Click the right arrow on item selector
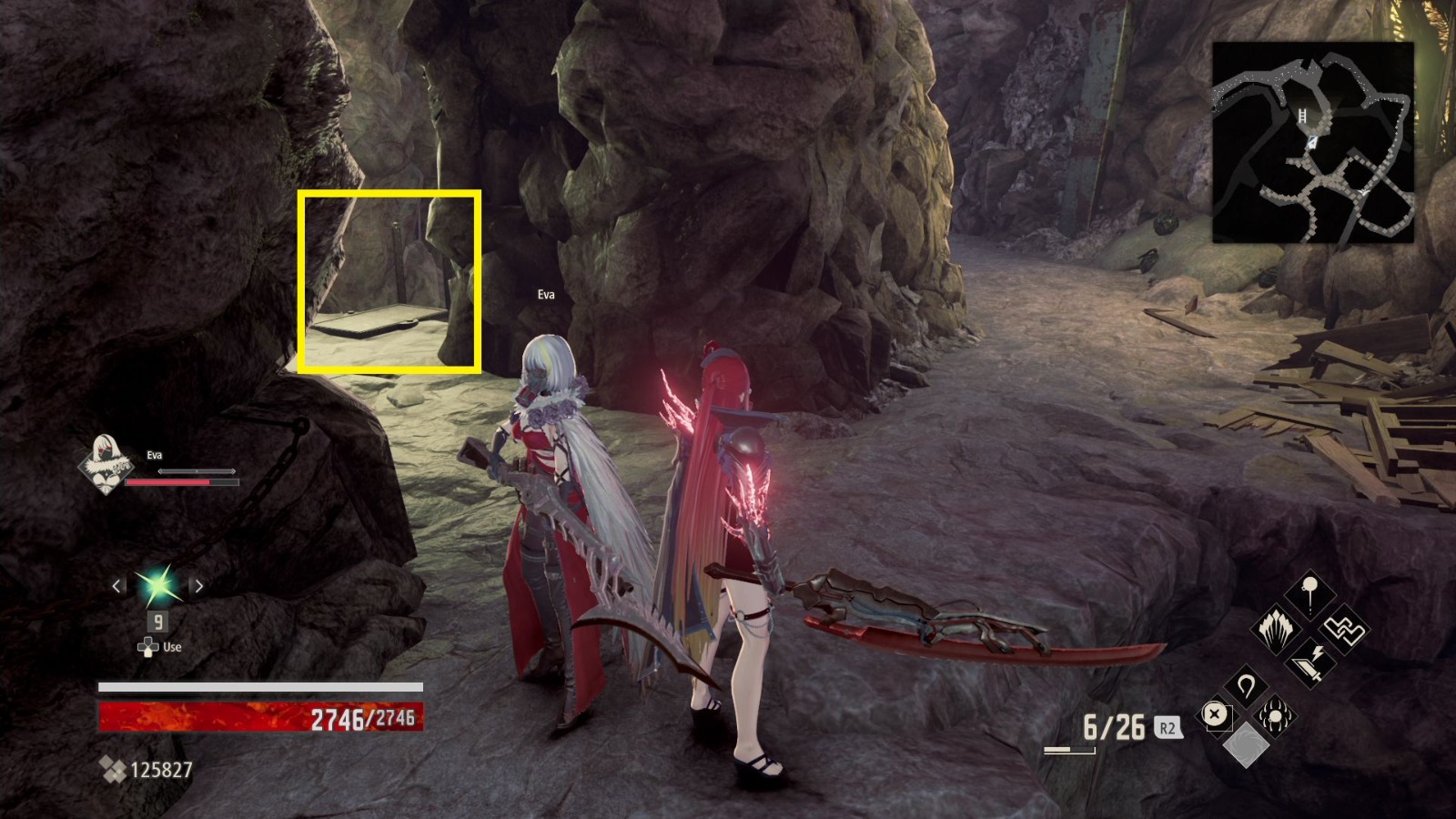 coord(197,587)
